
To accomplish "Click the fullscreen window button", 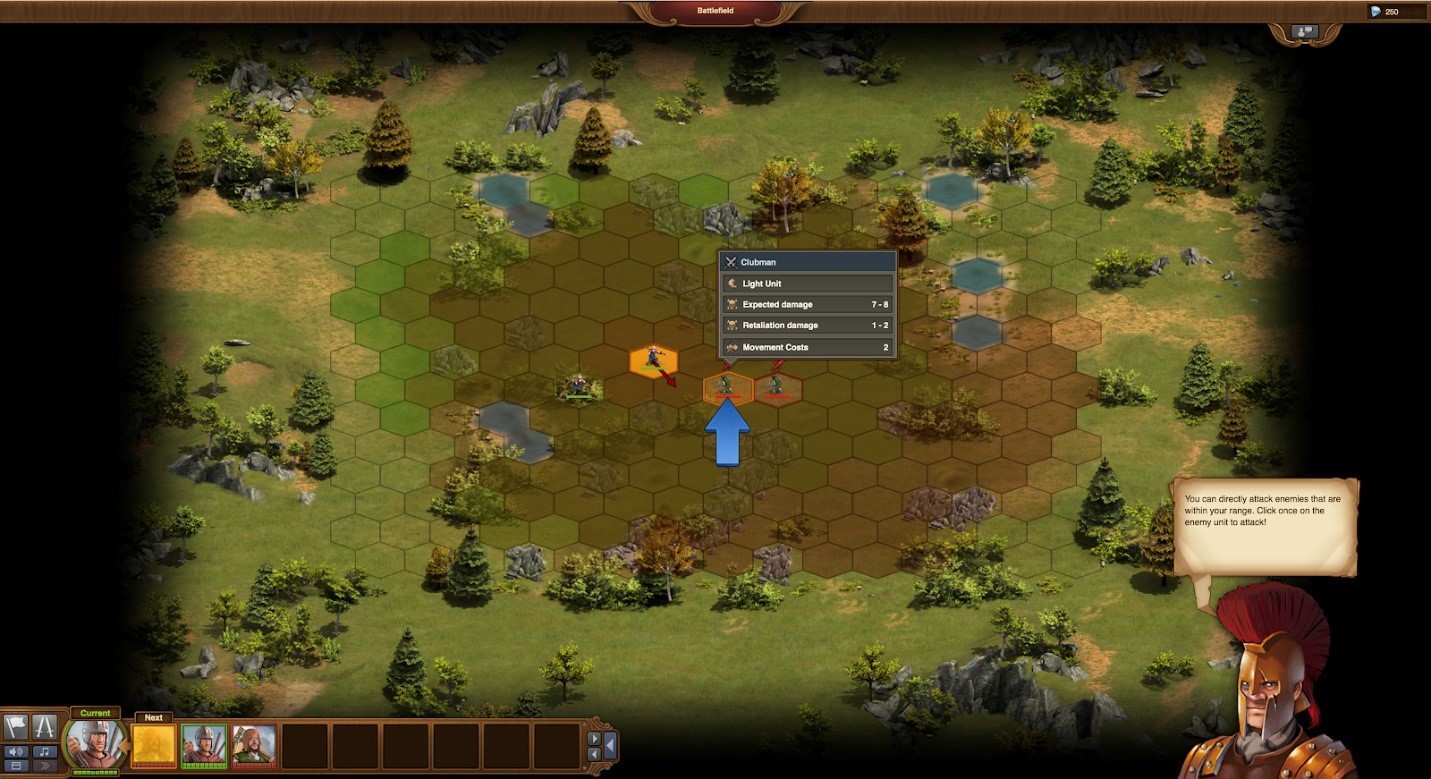I will click(16, 766).
